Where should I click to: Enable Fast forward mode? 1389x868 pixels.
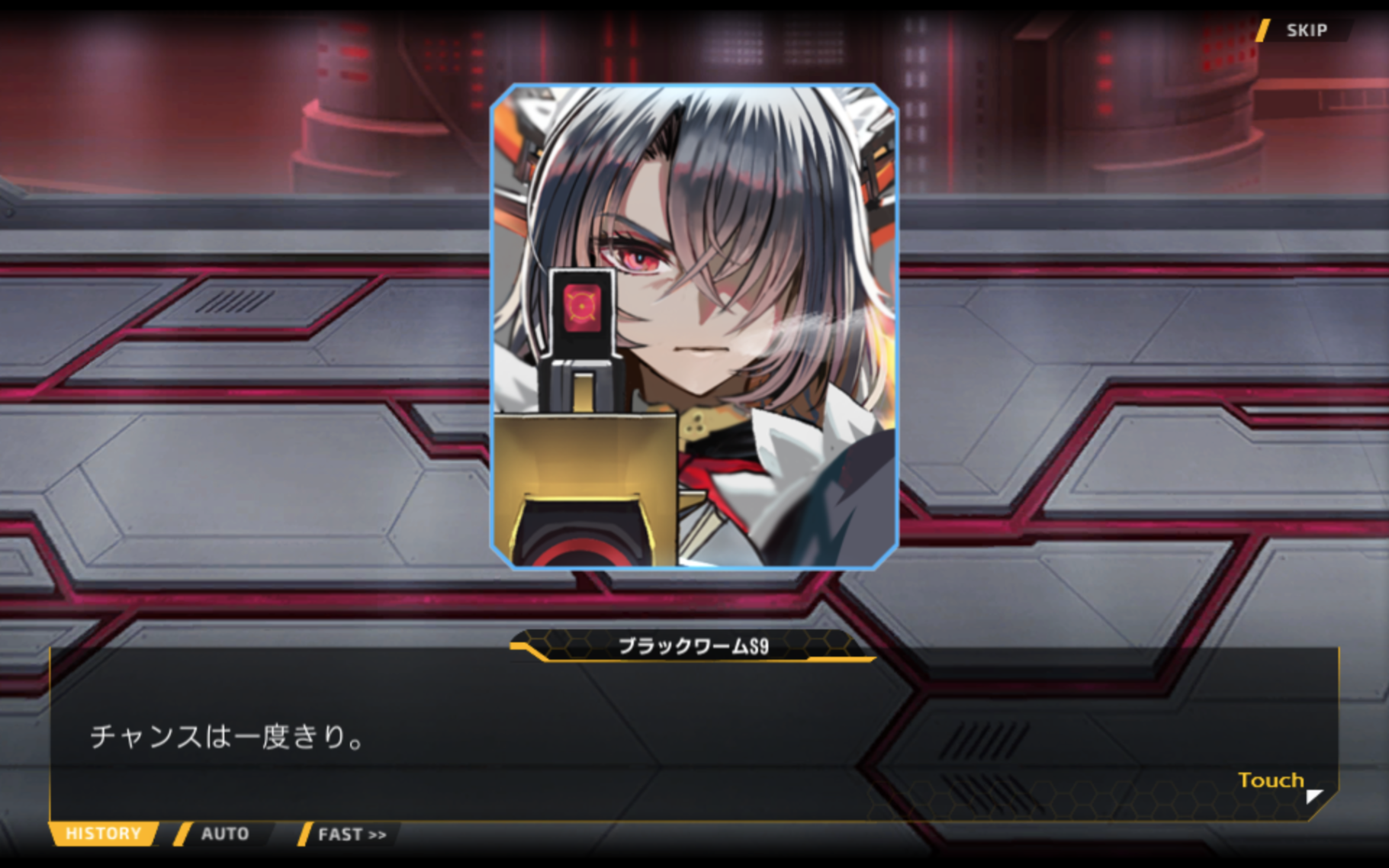click(351, 834)
